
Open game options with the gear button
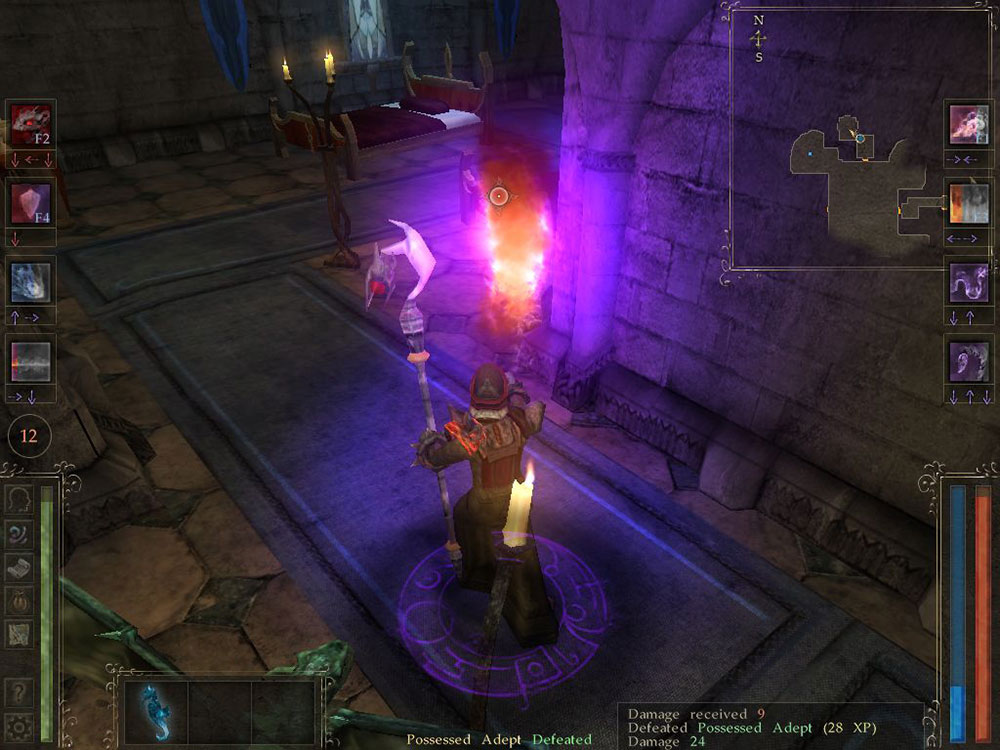pyautogui.click(x=17, y=727)
